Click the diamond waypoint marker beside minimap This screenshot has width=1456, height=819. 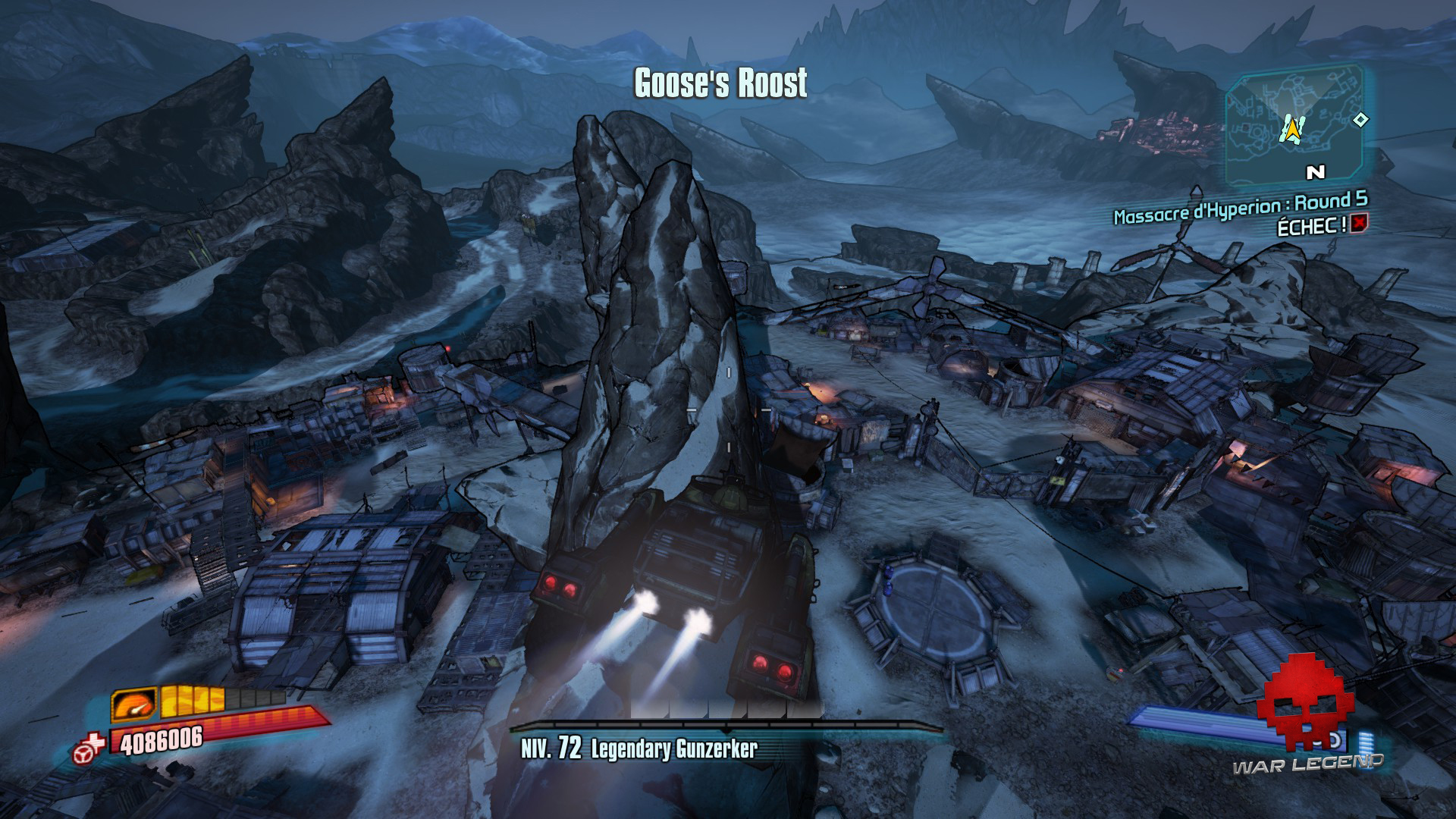tap(1361, 119)
